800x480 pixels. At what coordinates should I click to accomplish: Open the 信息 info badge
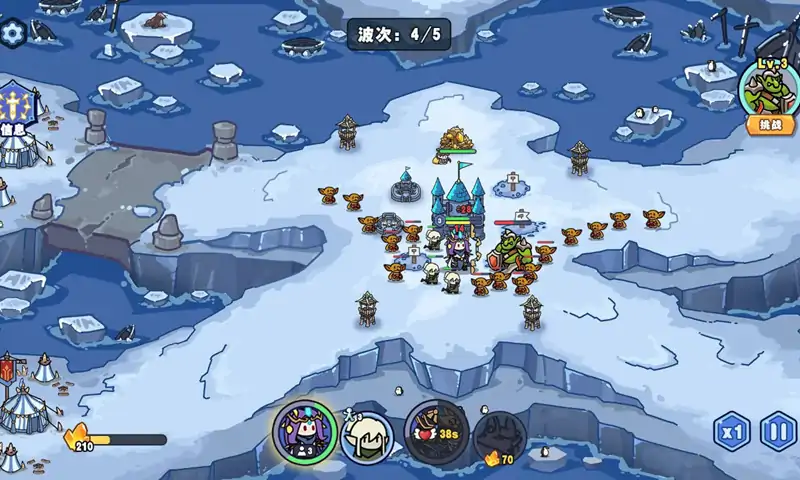point(16,110)
